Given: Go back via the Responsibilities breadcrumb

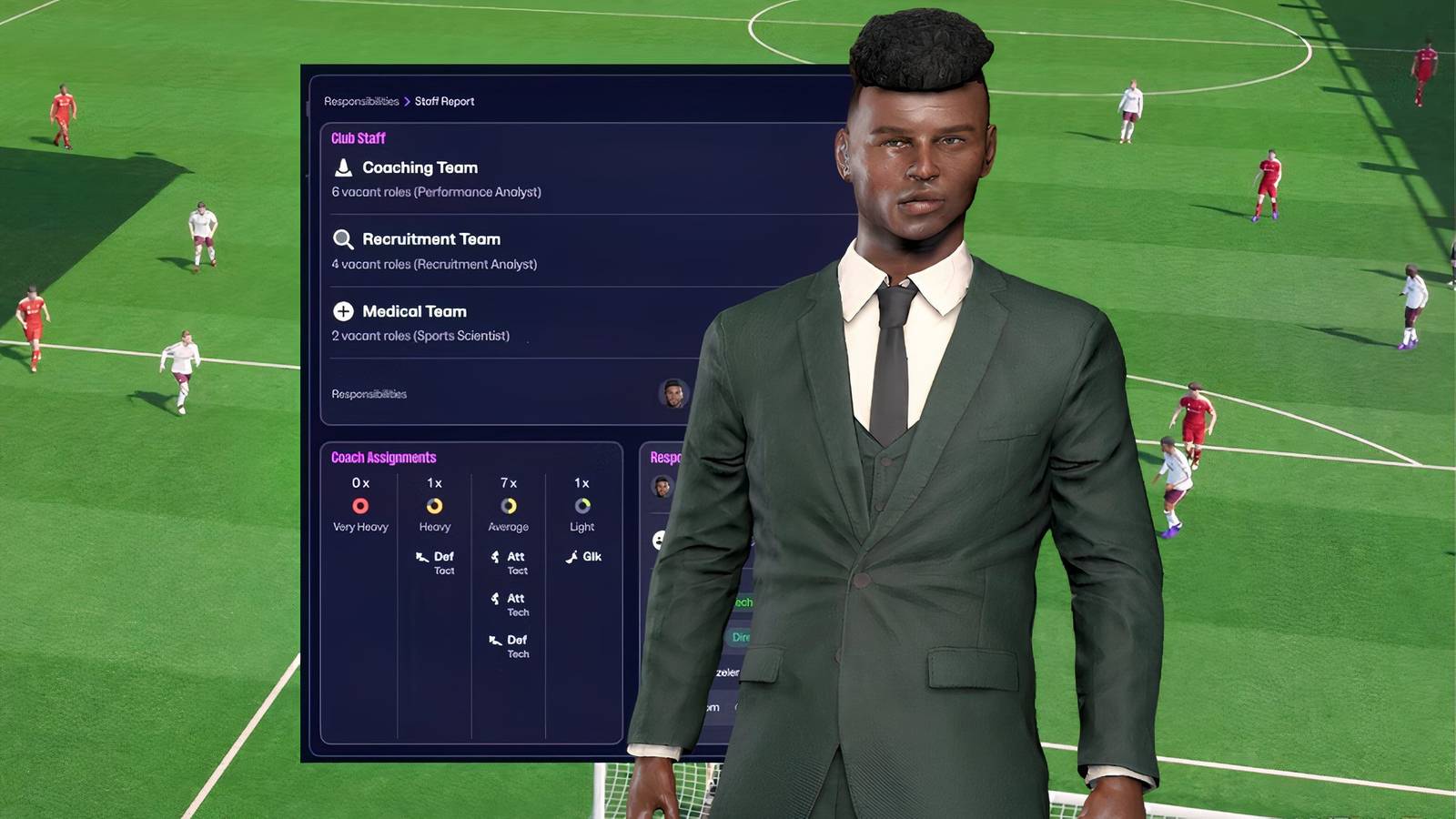Looking at the screenshot, I should (361, 101).
